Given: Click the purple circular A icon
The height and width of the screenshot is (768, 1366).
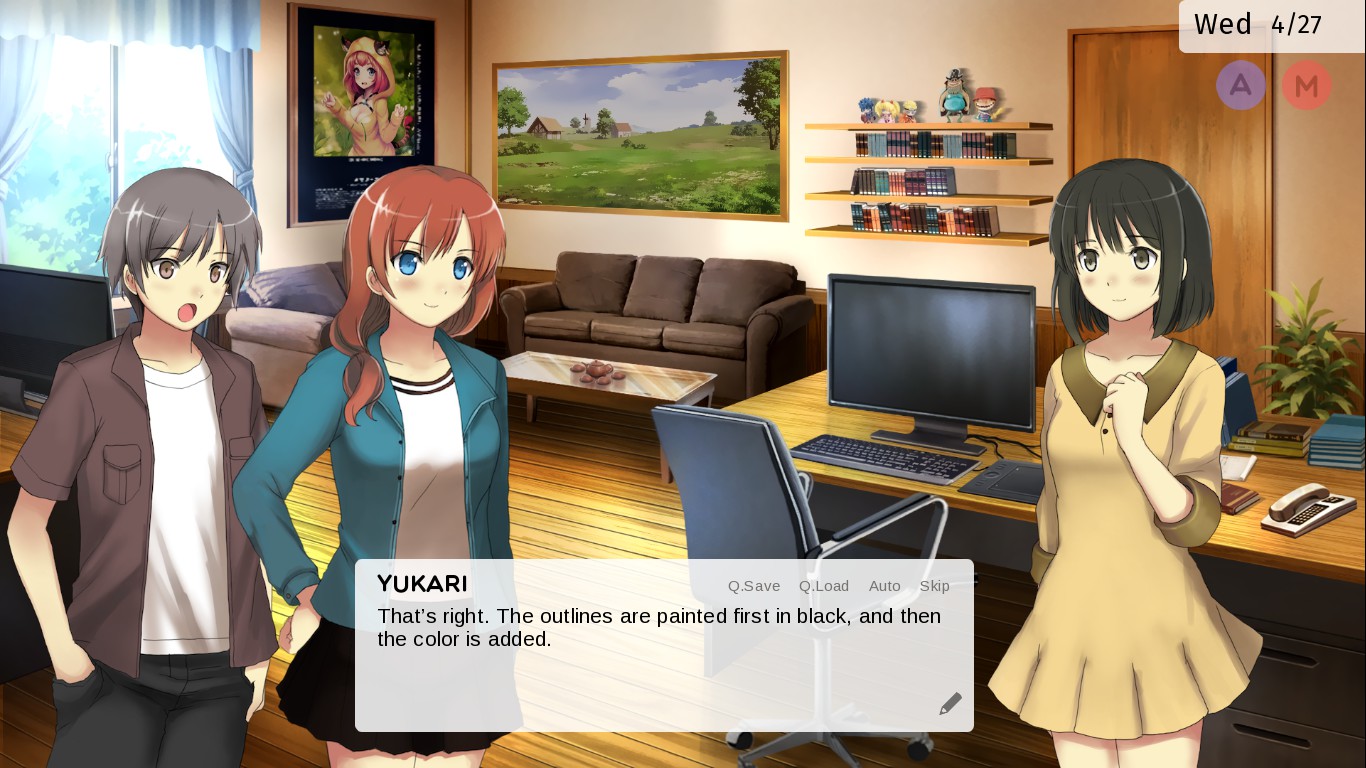Looking at the screenshot, I should click(1241, 85).
